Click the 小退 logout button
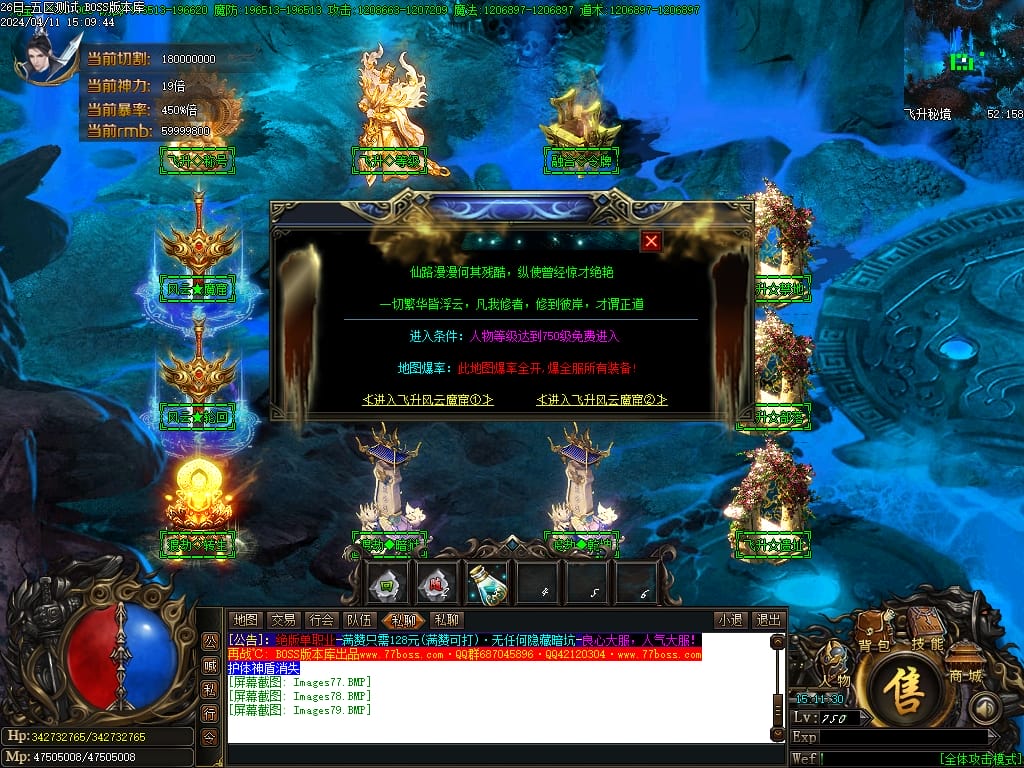Screen dimensions: 1024x768 coord(729,620)
